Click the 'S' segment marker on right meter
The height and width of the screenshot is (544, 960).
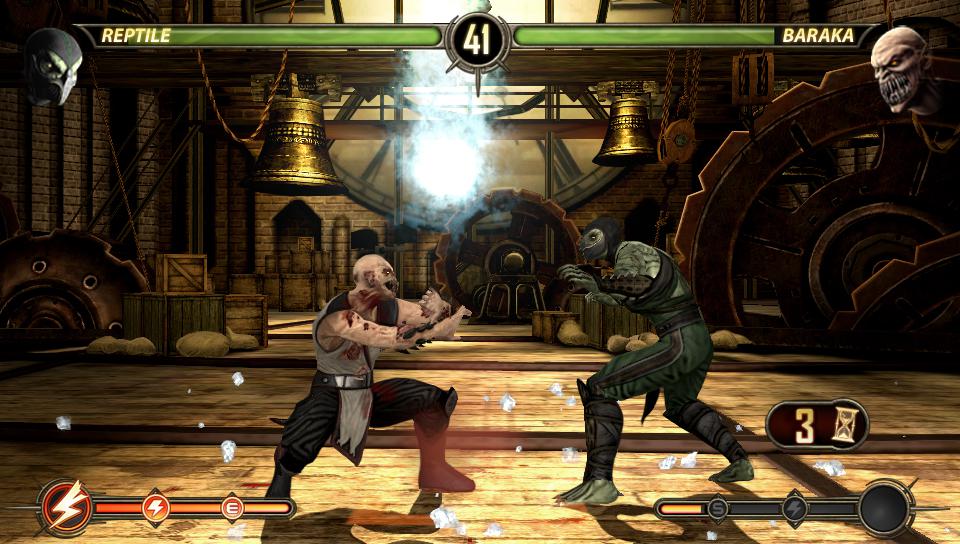717,508
